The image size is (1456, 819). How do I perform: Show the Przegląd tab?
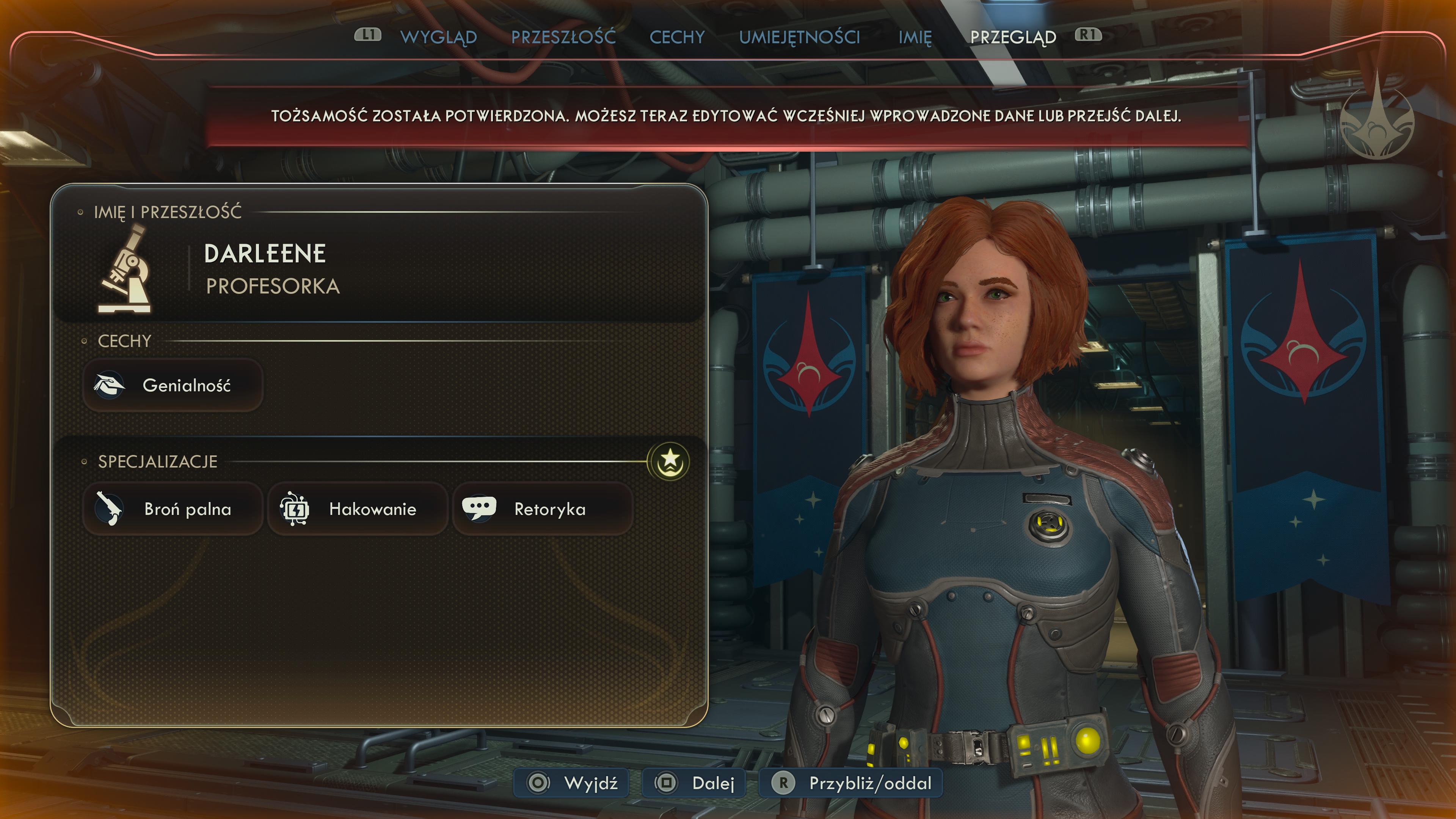click(x=1013, y=37)
